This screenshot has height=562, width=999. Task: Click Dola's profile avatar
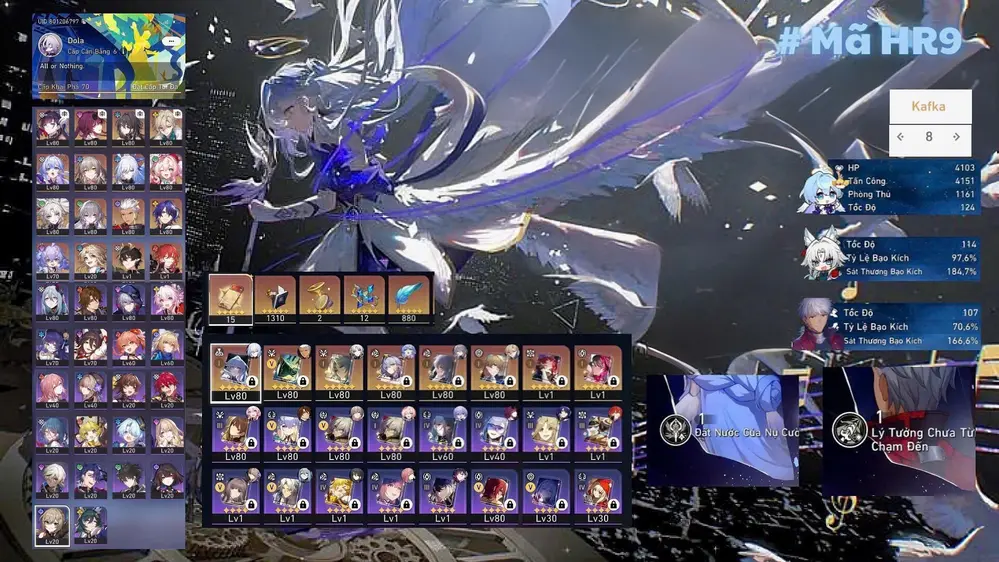click(x=50, y=45)
